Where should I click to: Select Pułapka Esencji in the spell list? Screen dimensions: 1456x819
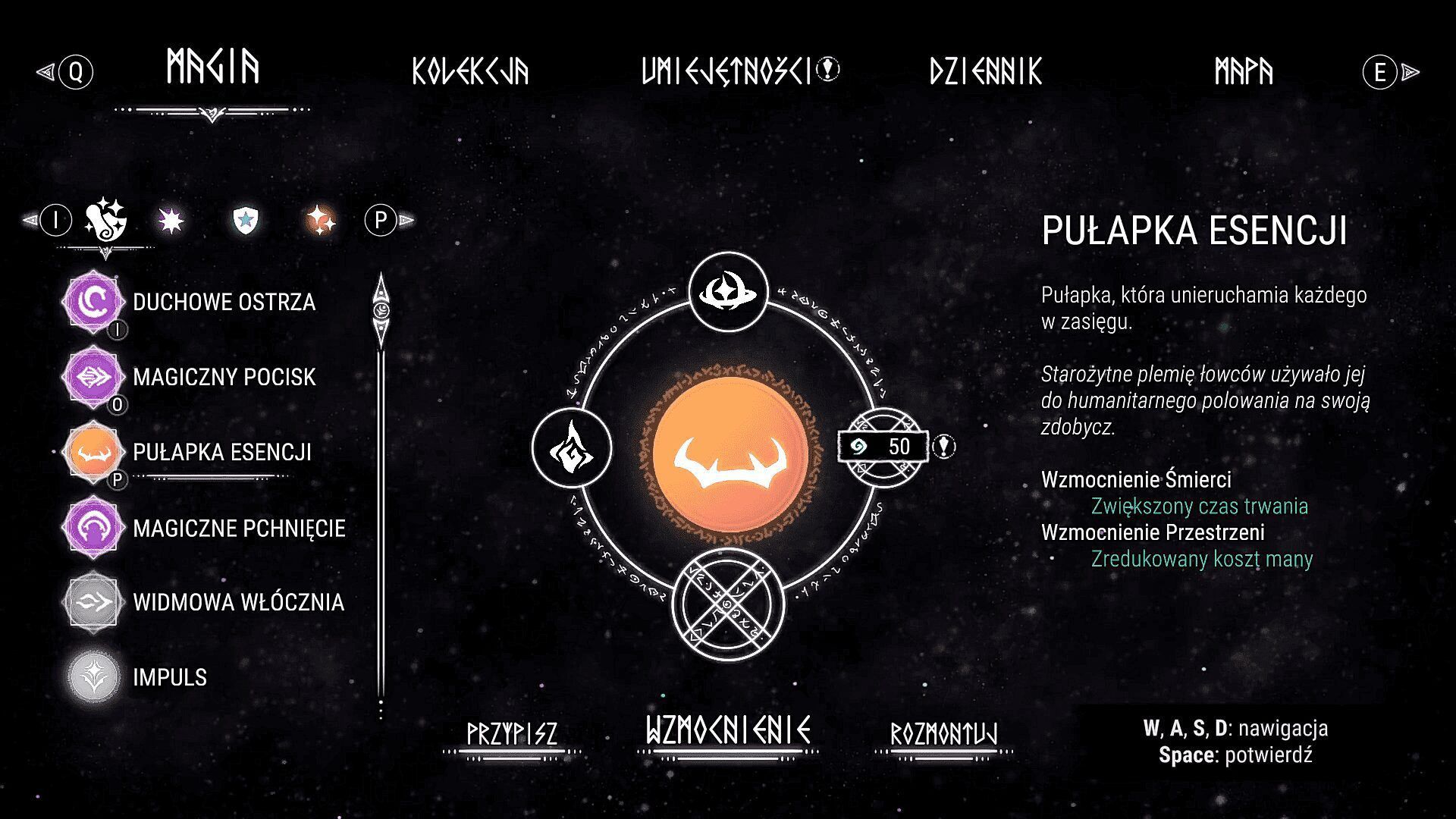point(221,452)
